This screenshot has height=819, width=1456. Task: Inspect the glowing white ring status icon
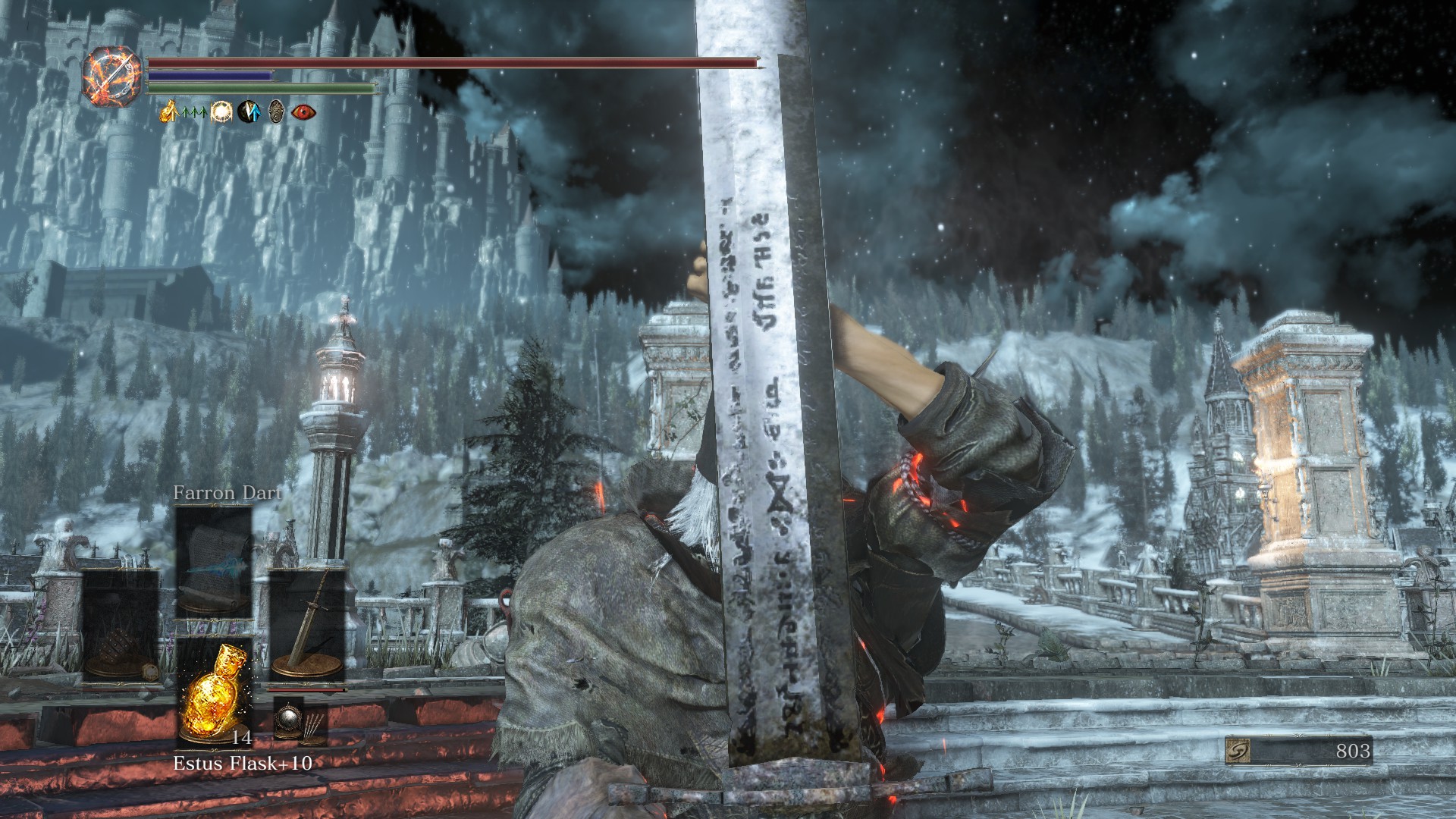pos(221,112)
